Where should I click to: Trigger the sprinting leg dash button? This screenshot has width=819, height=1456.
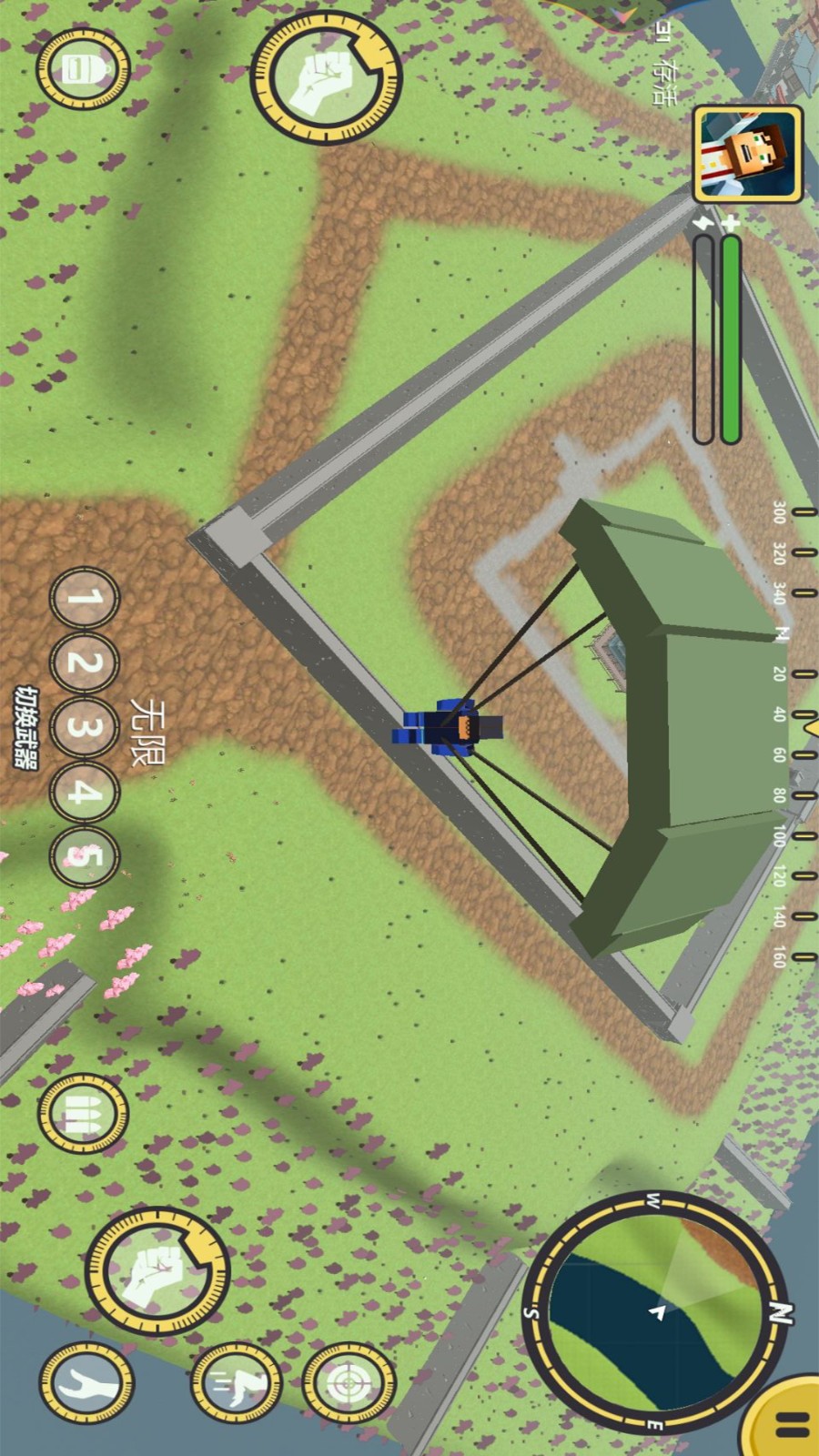235,1384
